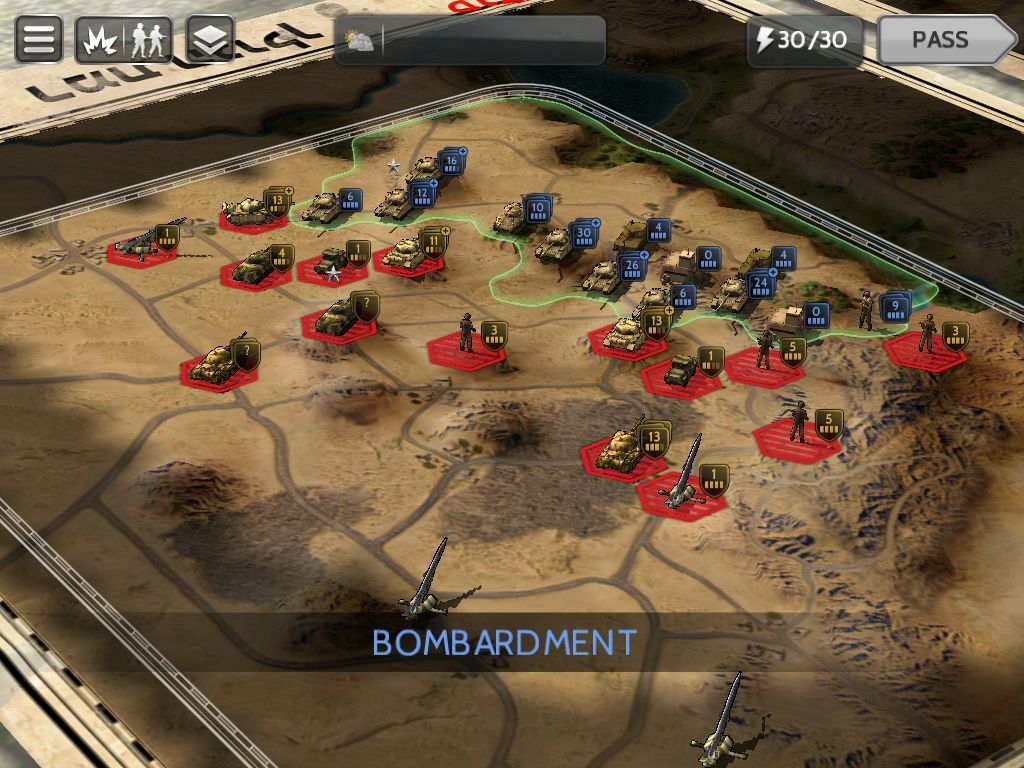
Task: Choose the blue tank with strength 10
Action: pos(514,217)
